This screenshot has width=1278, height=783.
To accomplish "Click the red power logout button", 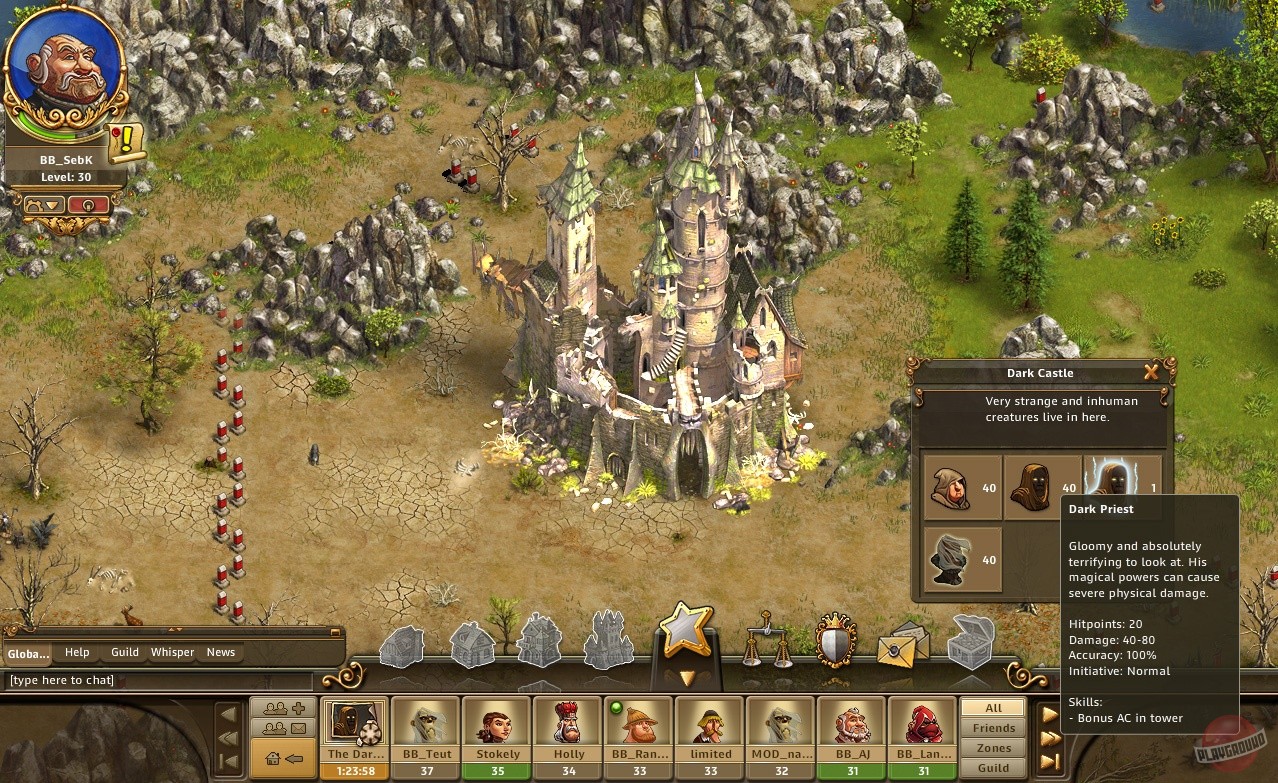I will (88, 205).
